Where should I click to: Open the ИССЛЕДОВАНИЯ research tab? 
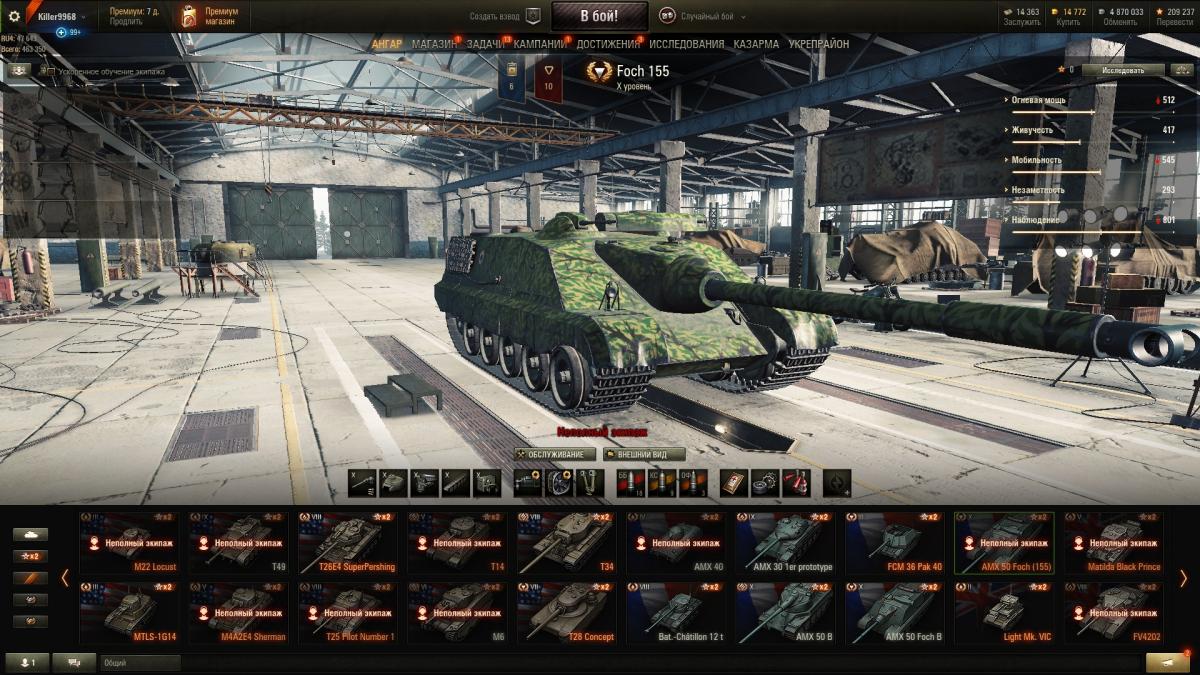[x=686, y=44]
